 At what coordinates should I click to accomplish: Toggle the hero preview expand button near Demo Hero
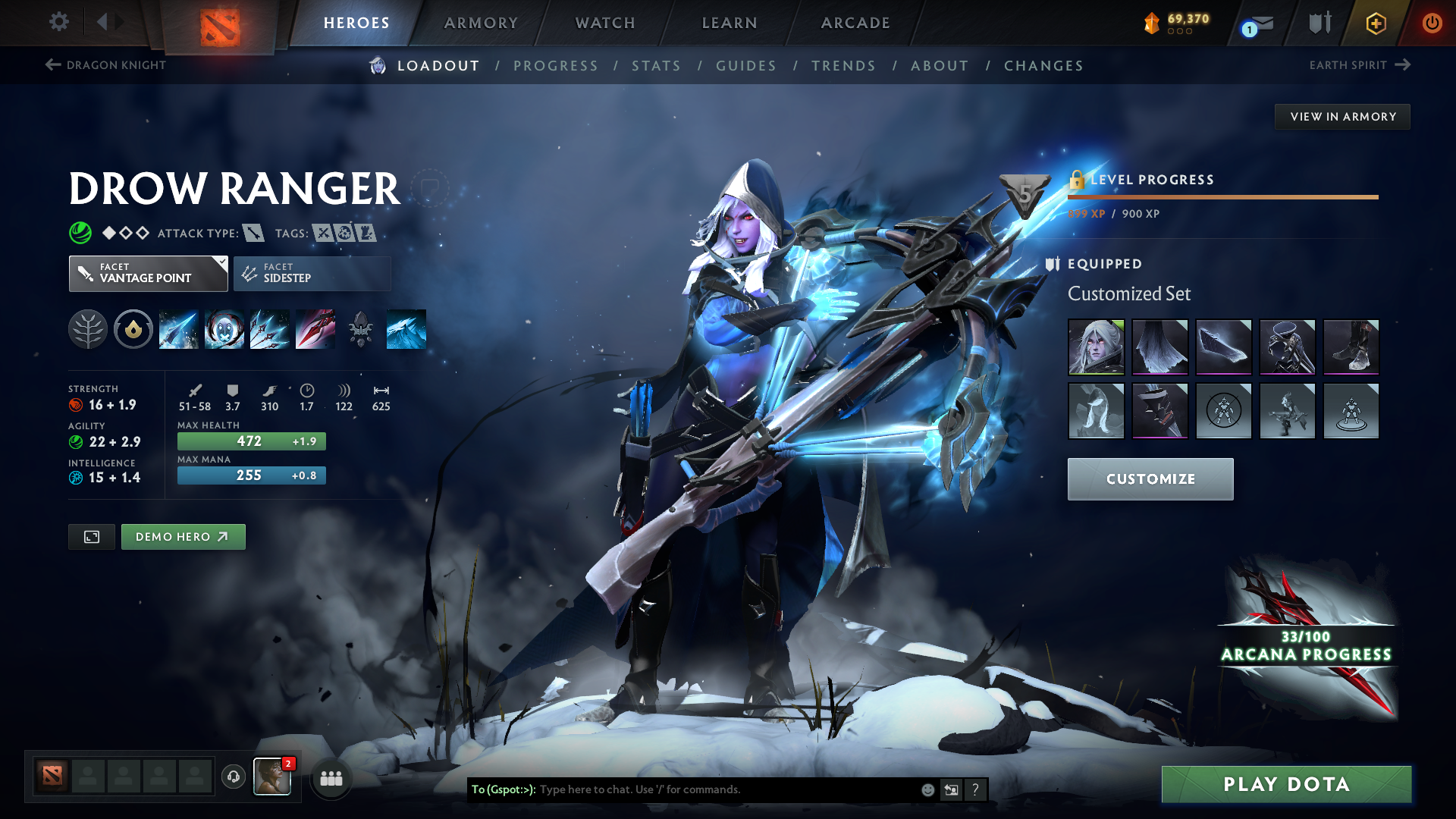click(91, 536)
